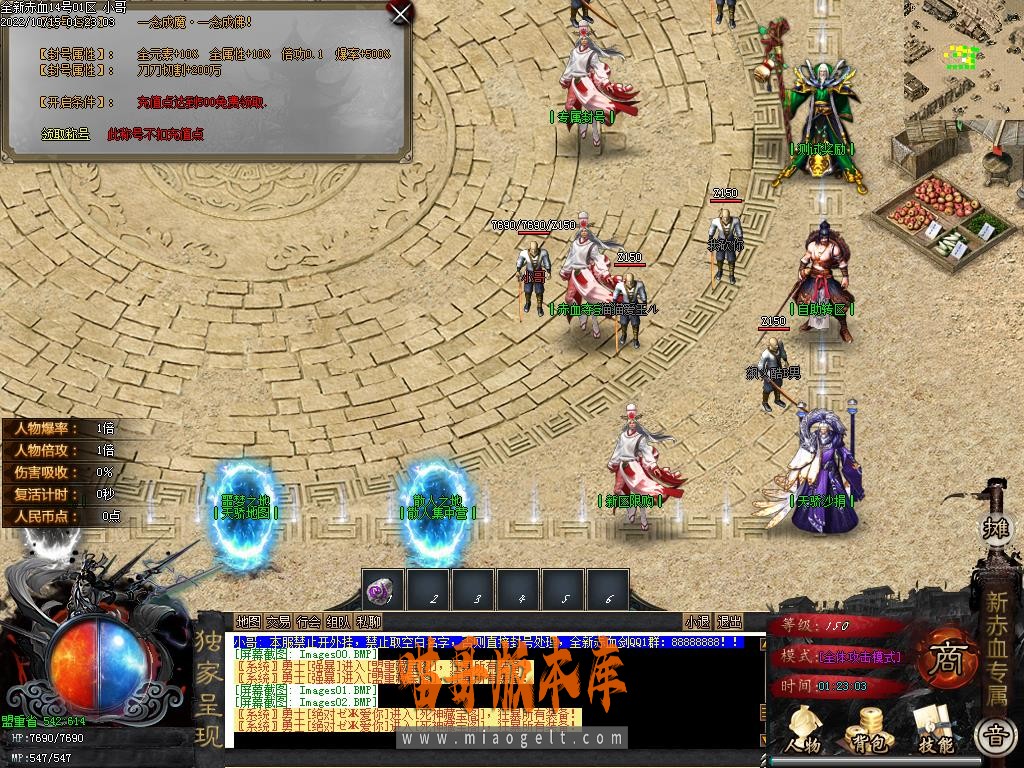Viewport: 1024px width, 768px height.
Task: Switch to 私聊 private chat
Action: coord(368,621)
